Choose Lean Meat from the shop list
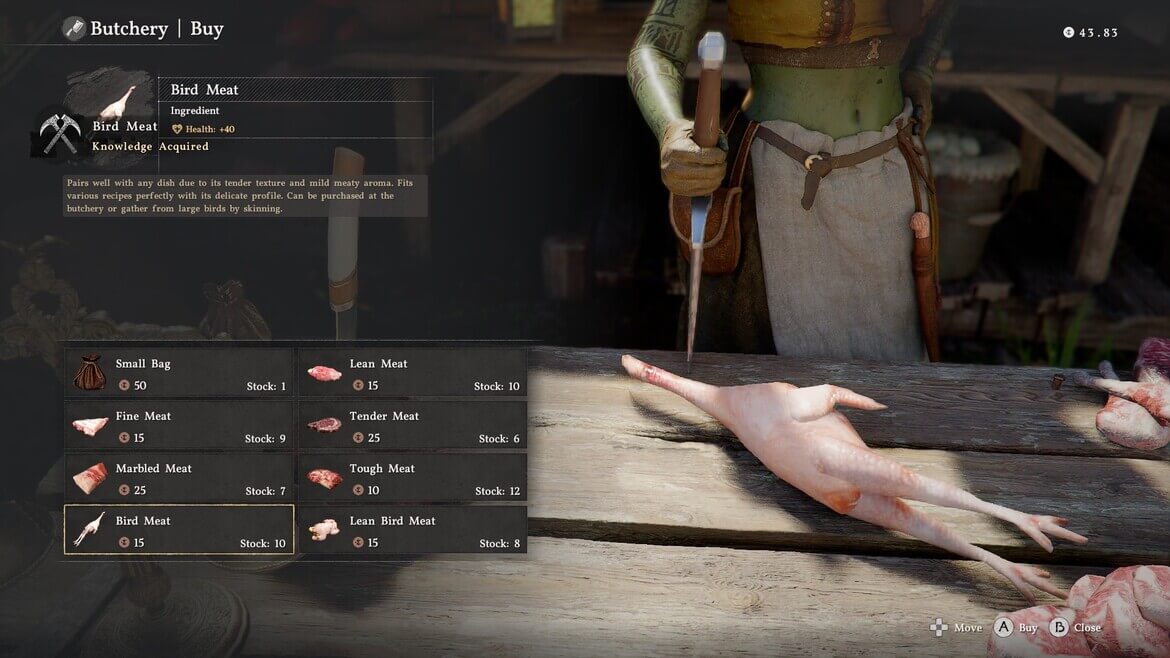This screenshot has height=658, width=1170. (x=412, y=373)
